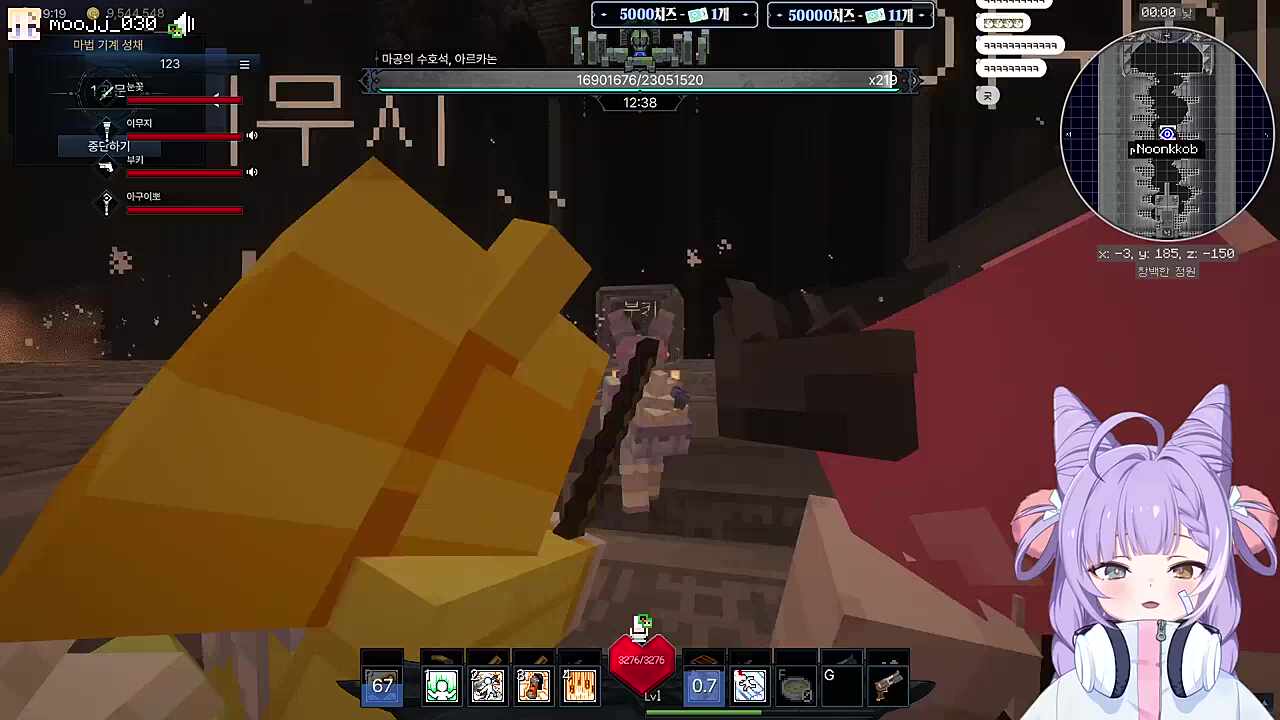Select the green aura skill in slot 1
This screenshot has height=720, width=1280.
(x=441, y=685)
